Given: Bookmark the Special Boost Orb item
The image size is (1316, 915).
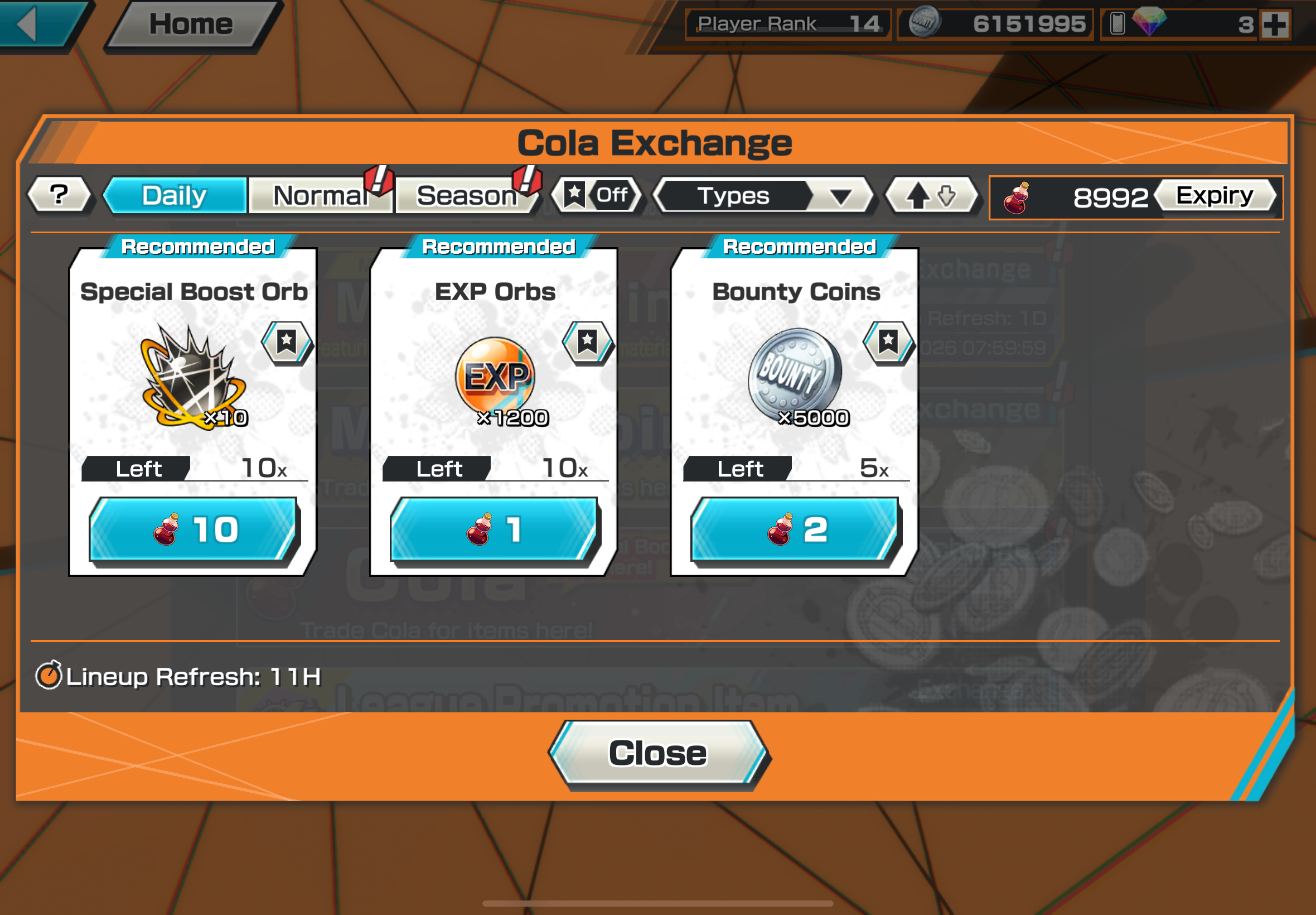Looking at the screenshot, I should (x=287, y=342).
